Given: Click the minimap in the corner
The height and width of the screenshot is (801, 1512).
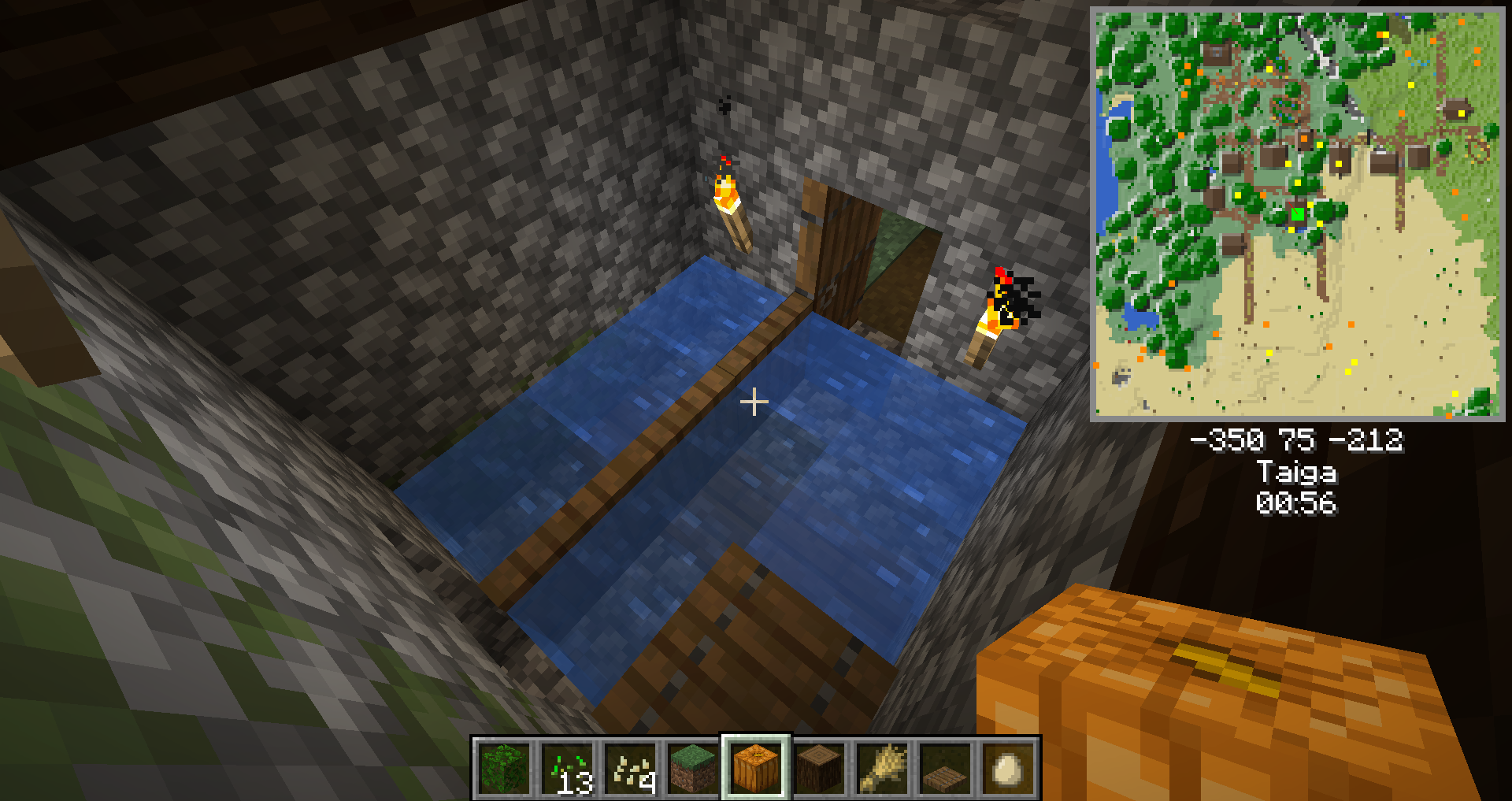Looking at the screenshot, I should point(1296,214).
